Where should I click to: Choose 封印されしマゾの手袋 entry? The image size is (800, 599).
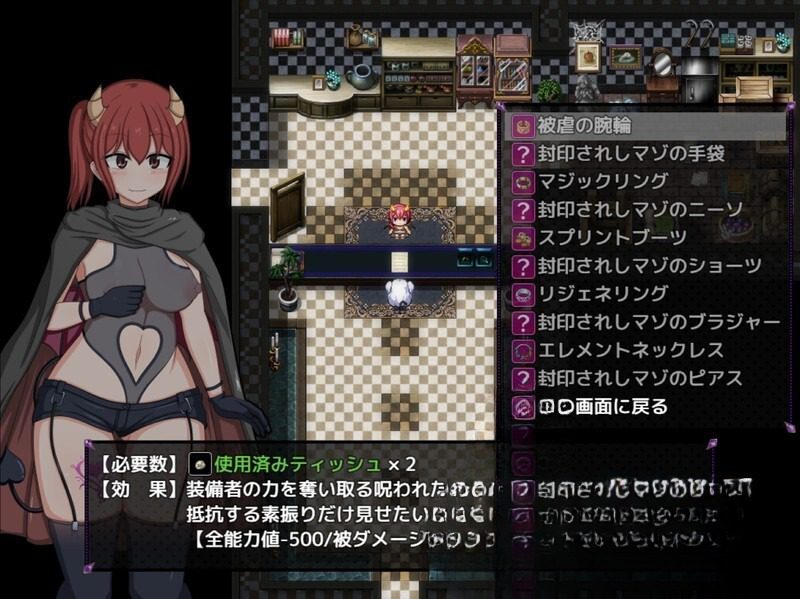630,154
